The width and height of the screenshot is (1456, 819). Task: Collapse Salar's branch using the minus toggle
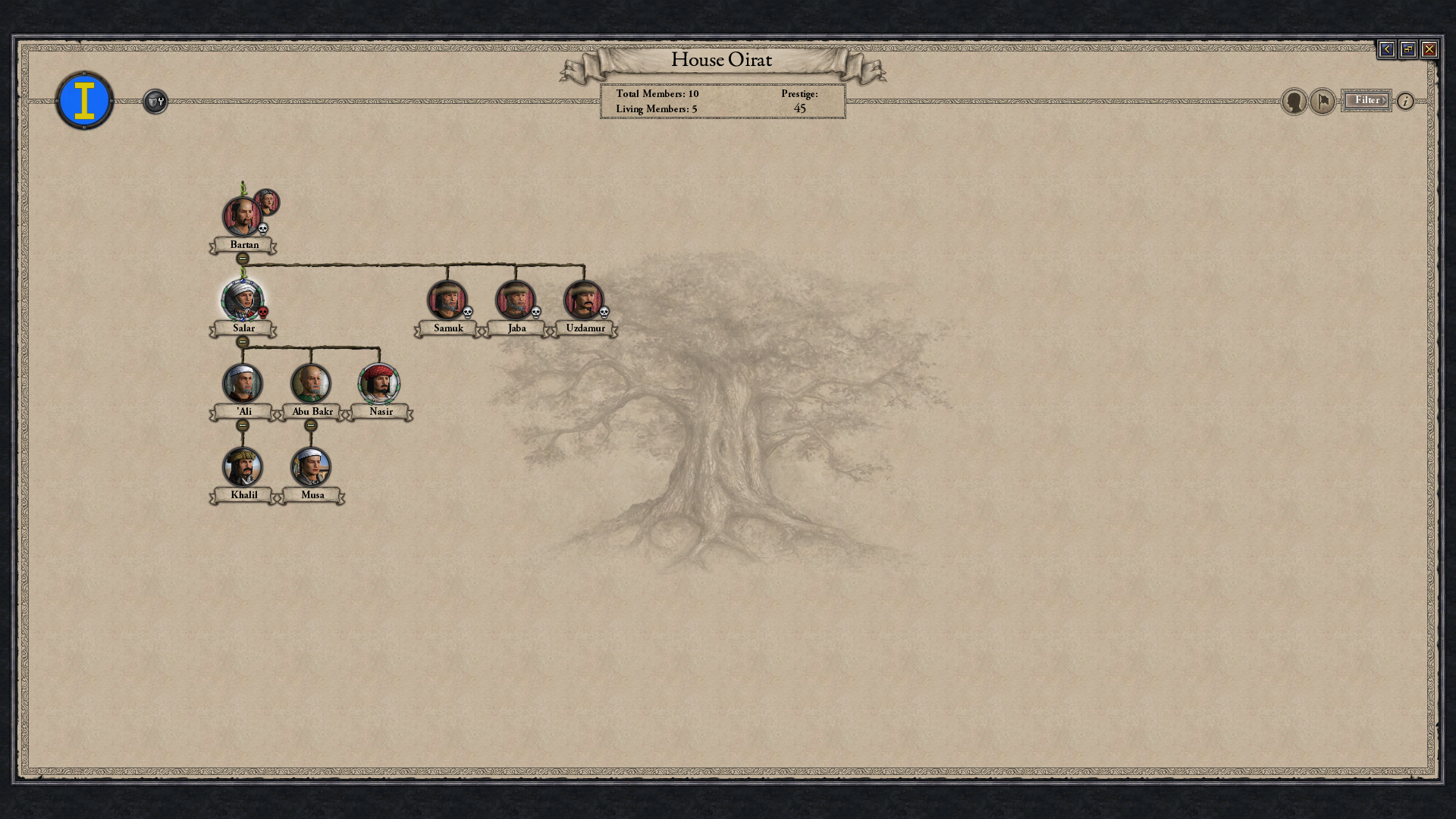(x=242, y=341)
